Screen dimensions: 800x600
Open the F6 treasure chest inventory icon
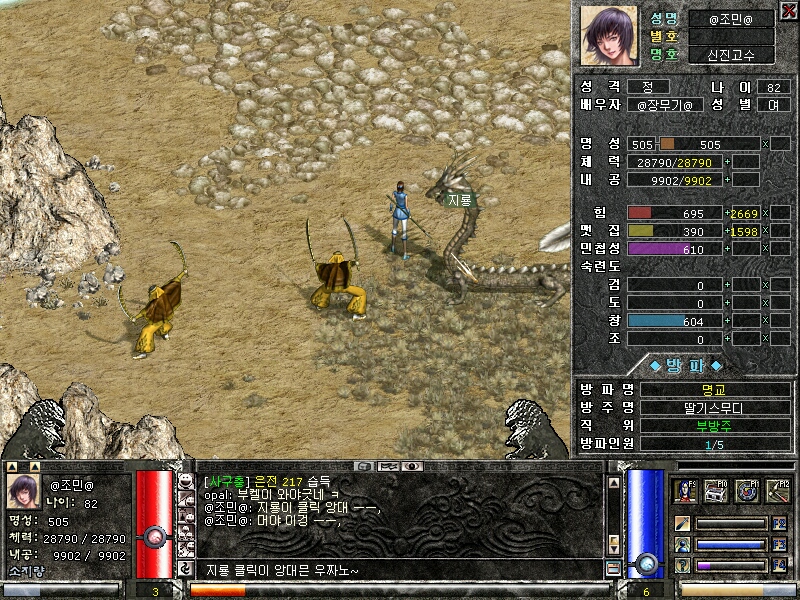pyautogui.click(x=716, y=491)
